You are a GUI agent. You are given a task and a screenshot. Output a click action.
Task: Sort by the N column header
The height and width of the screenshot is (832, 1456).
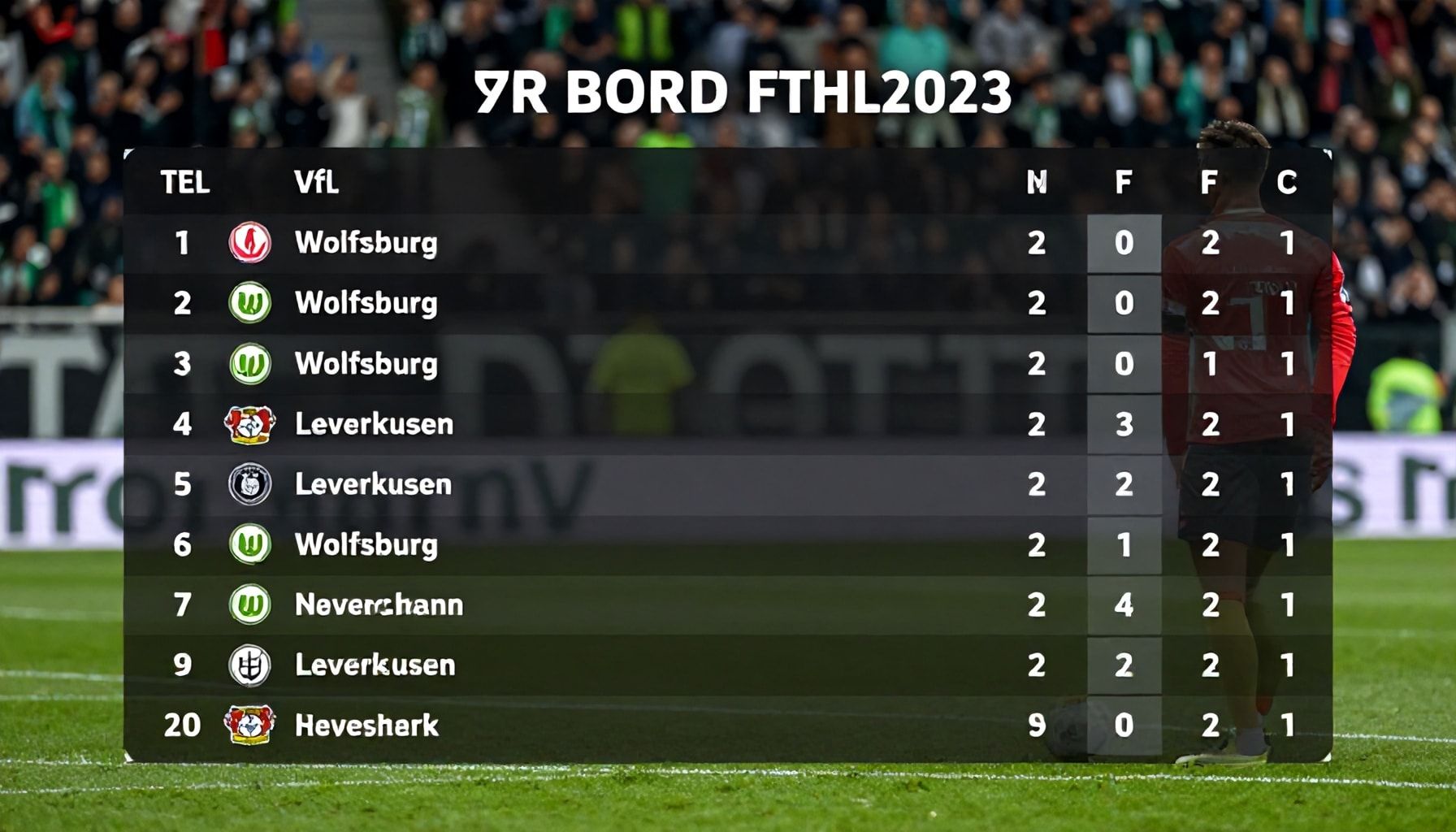(1036, 183)
